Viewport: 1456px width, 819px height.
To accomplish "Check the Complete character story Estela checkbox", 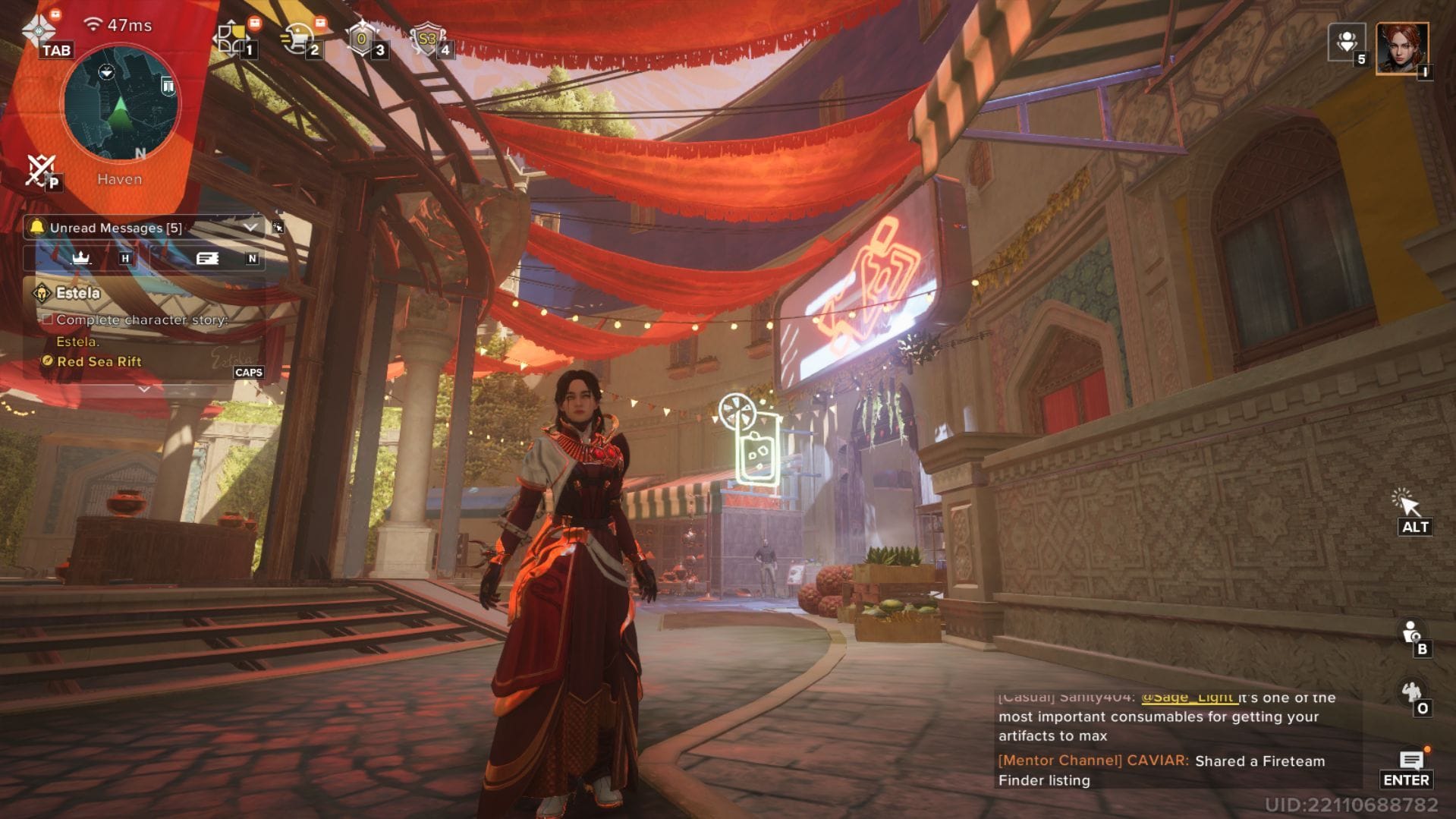I will click(48, 320).
